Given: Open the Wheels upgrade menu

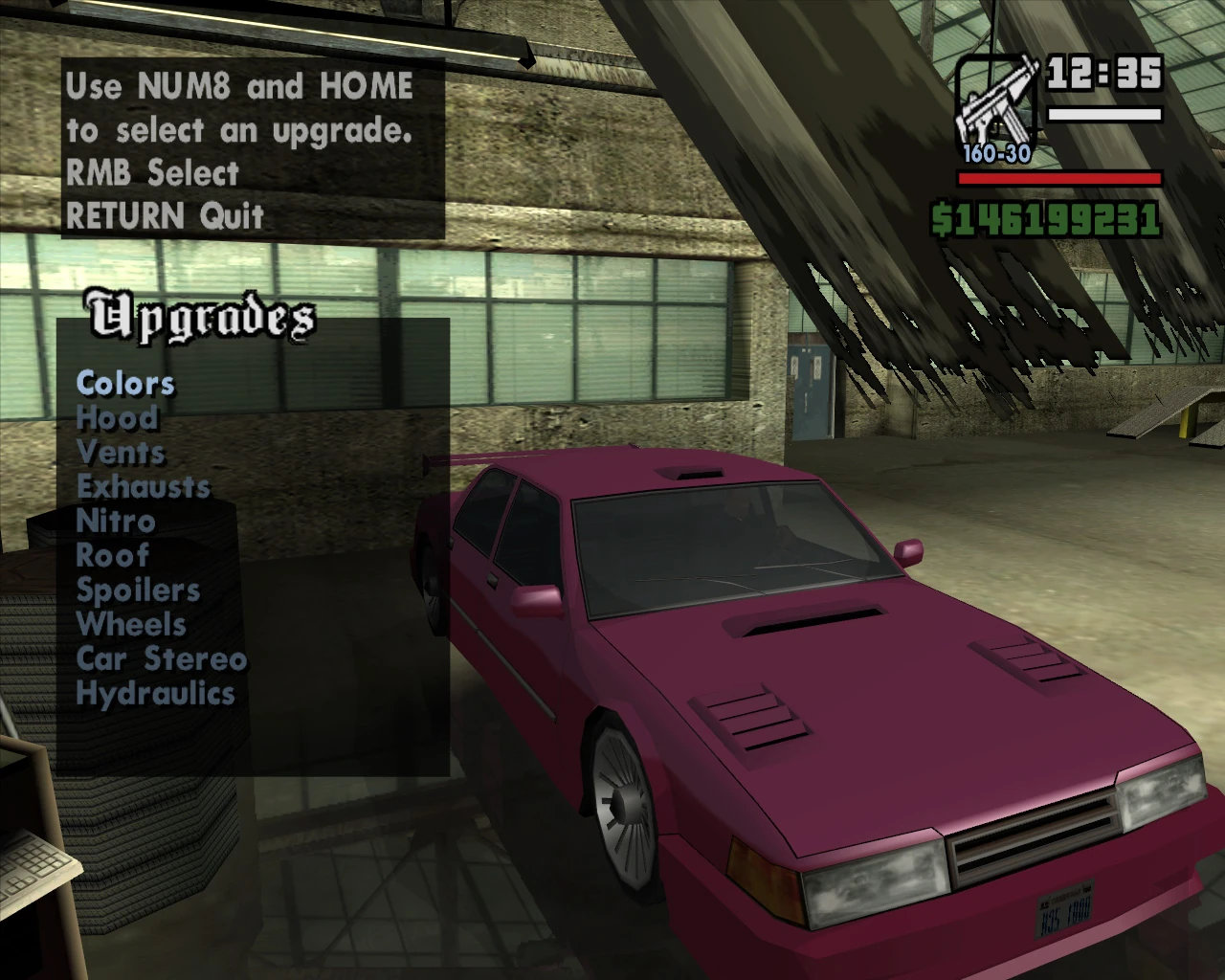Looking at the screenshot, I should click(131, 625).
